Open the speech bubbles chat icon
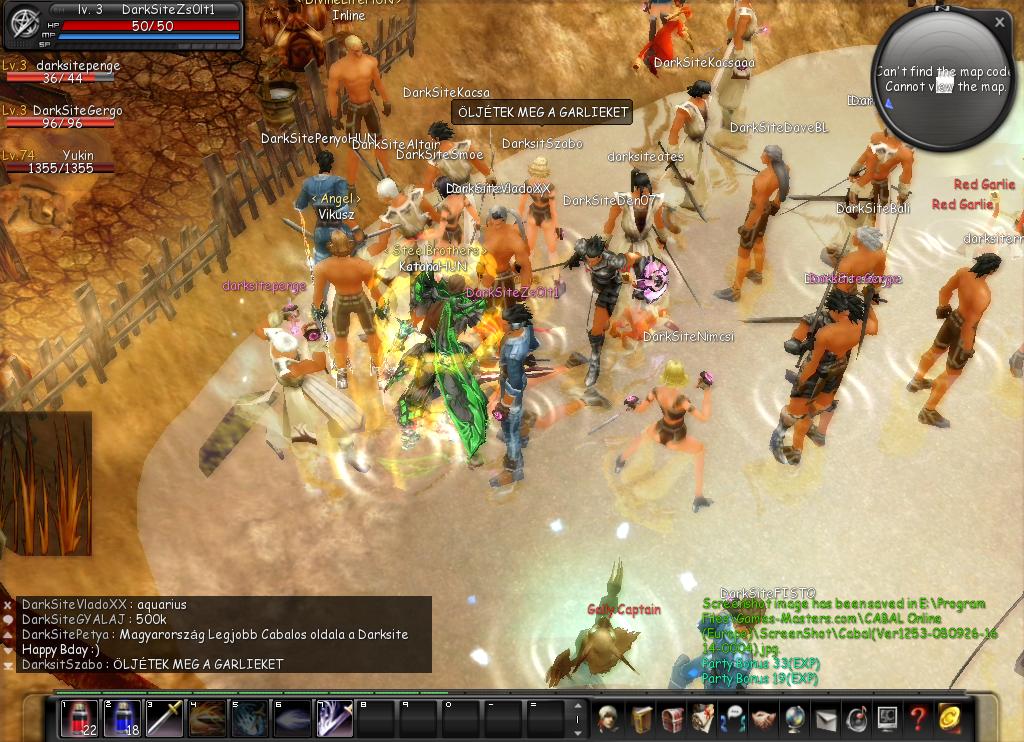The image size is (1024, 742). tap(733, 718)
